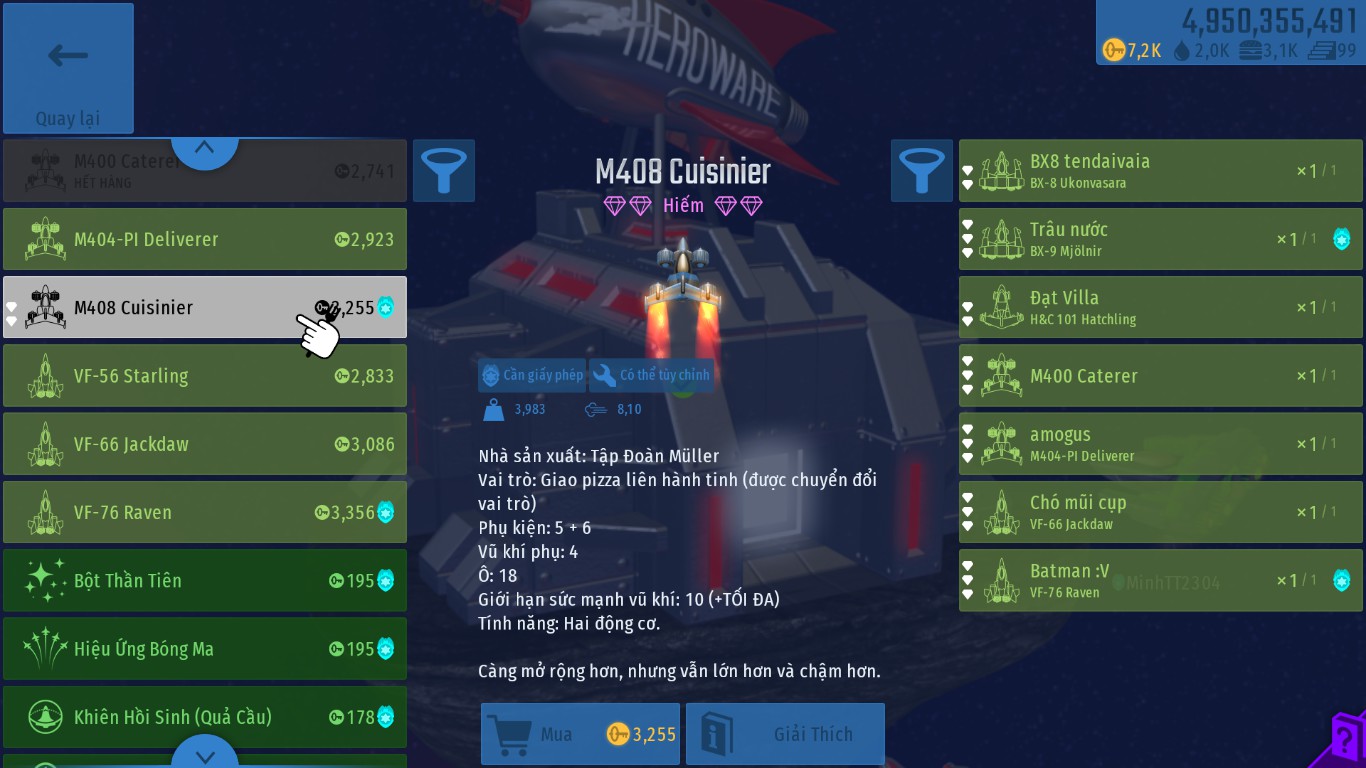The image size is (1366, 768).
Task: Open the owned ships filter funnel
Action: pyautogui.click(x=922, y=170)
